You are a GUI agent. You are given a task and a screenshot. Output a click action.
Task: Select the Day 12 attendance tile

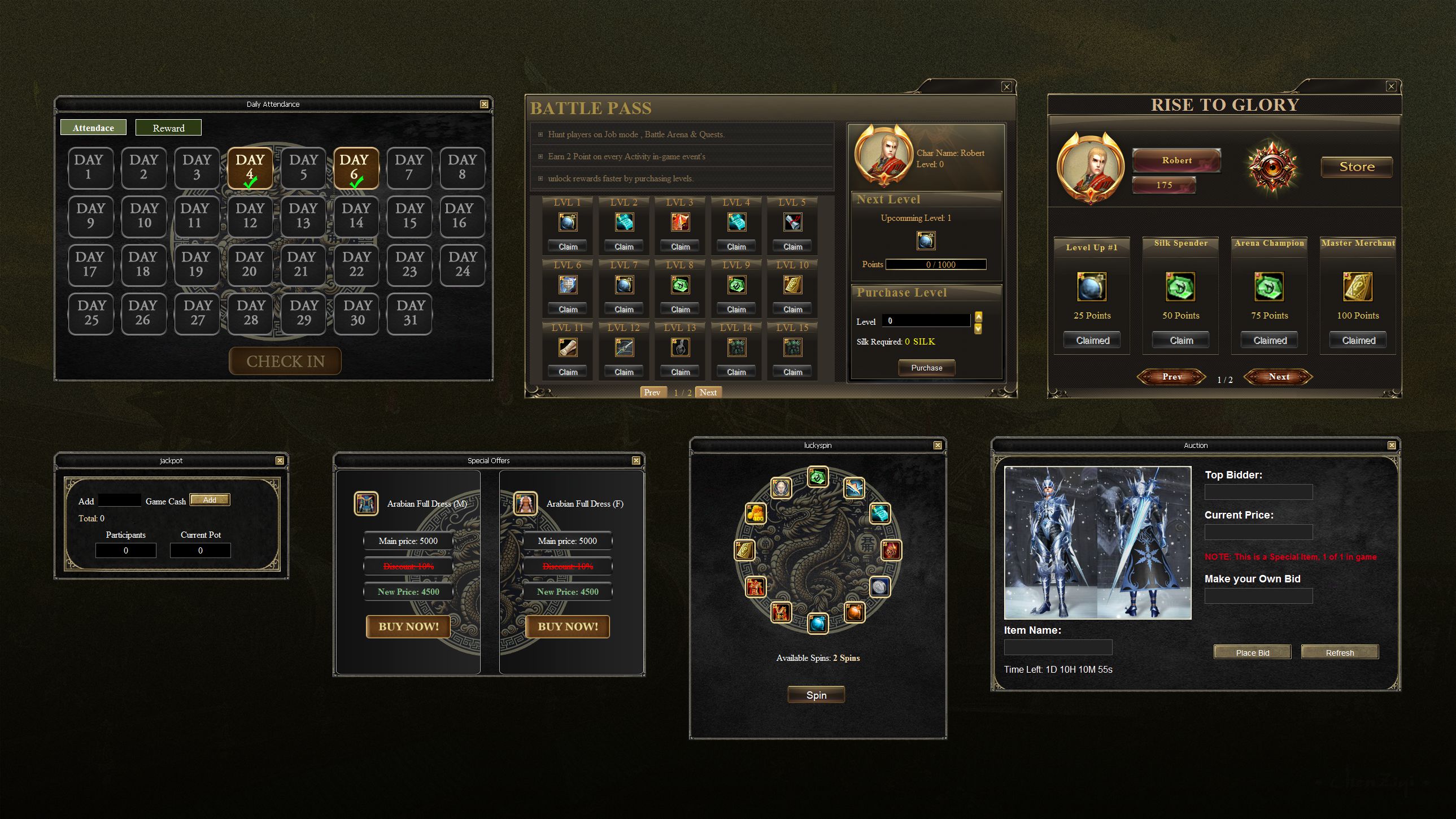(x=250, y=216)
